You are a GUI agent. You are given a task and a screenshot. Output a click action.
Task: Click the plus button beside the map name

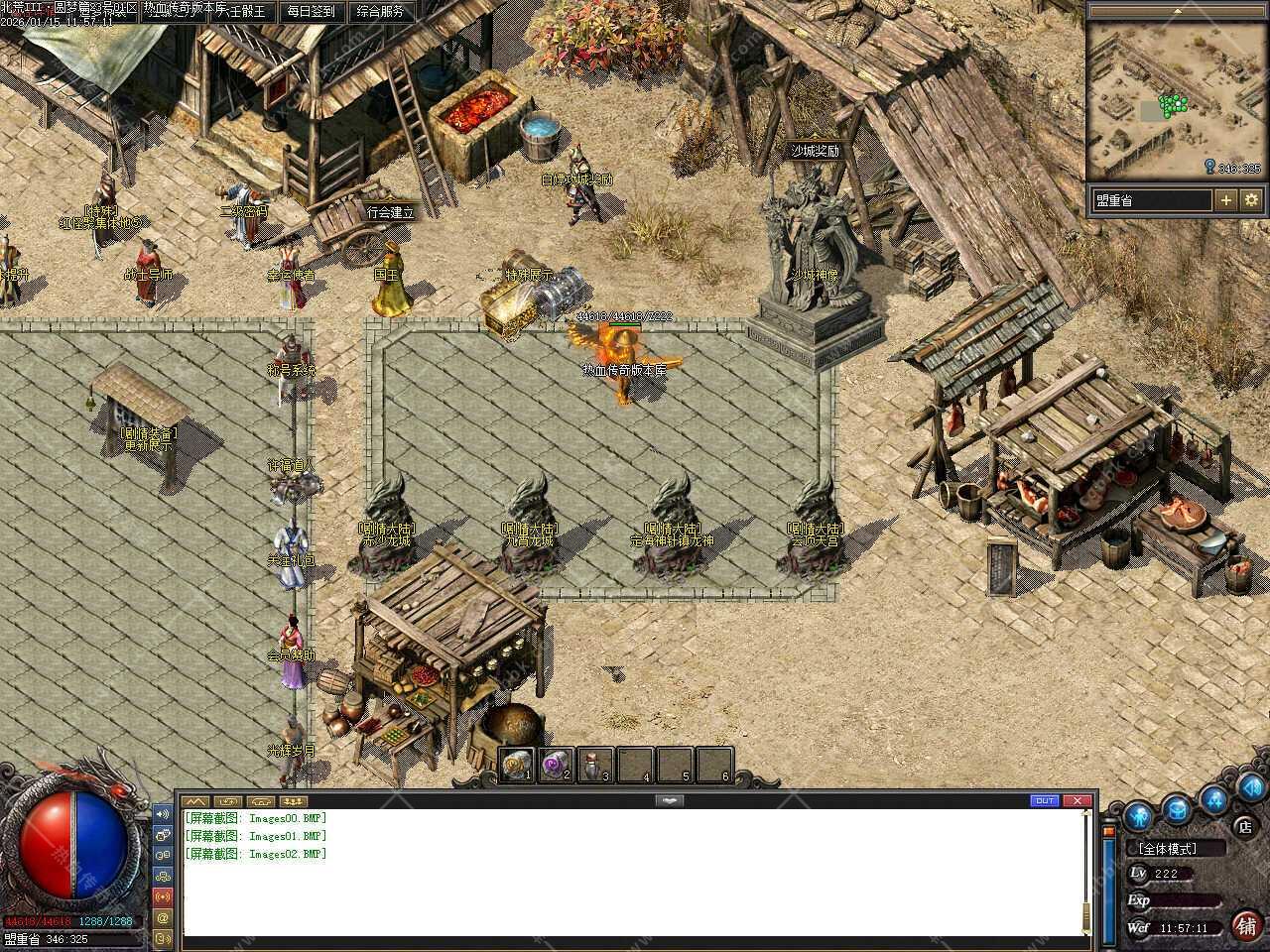coord(1226,200)
